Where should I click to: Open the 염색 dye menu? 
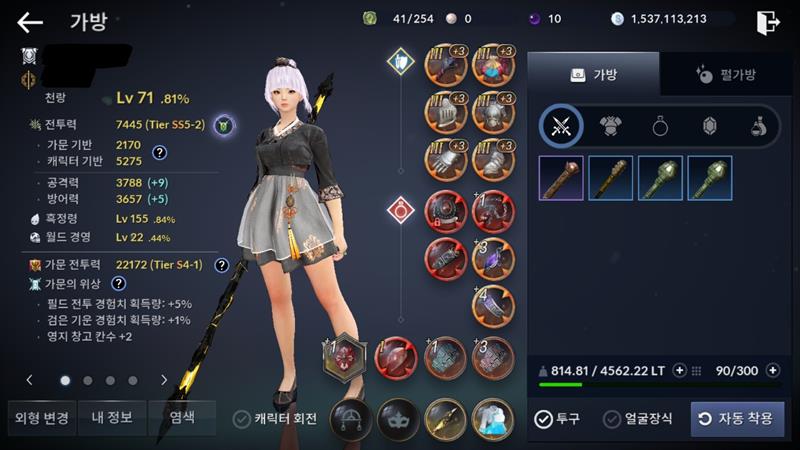click(182, 418)
